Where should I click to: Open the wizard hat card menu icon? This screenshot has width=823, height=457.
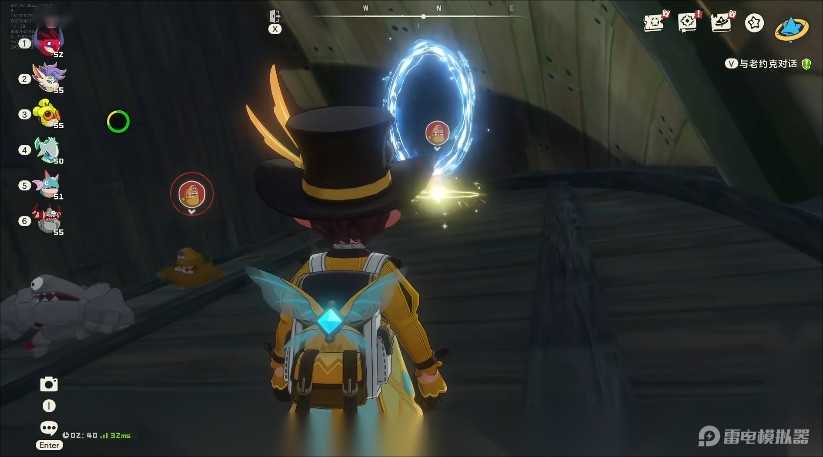(x=720, y=21)
